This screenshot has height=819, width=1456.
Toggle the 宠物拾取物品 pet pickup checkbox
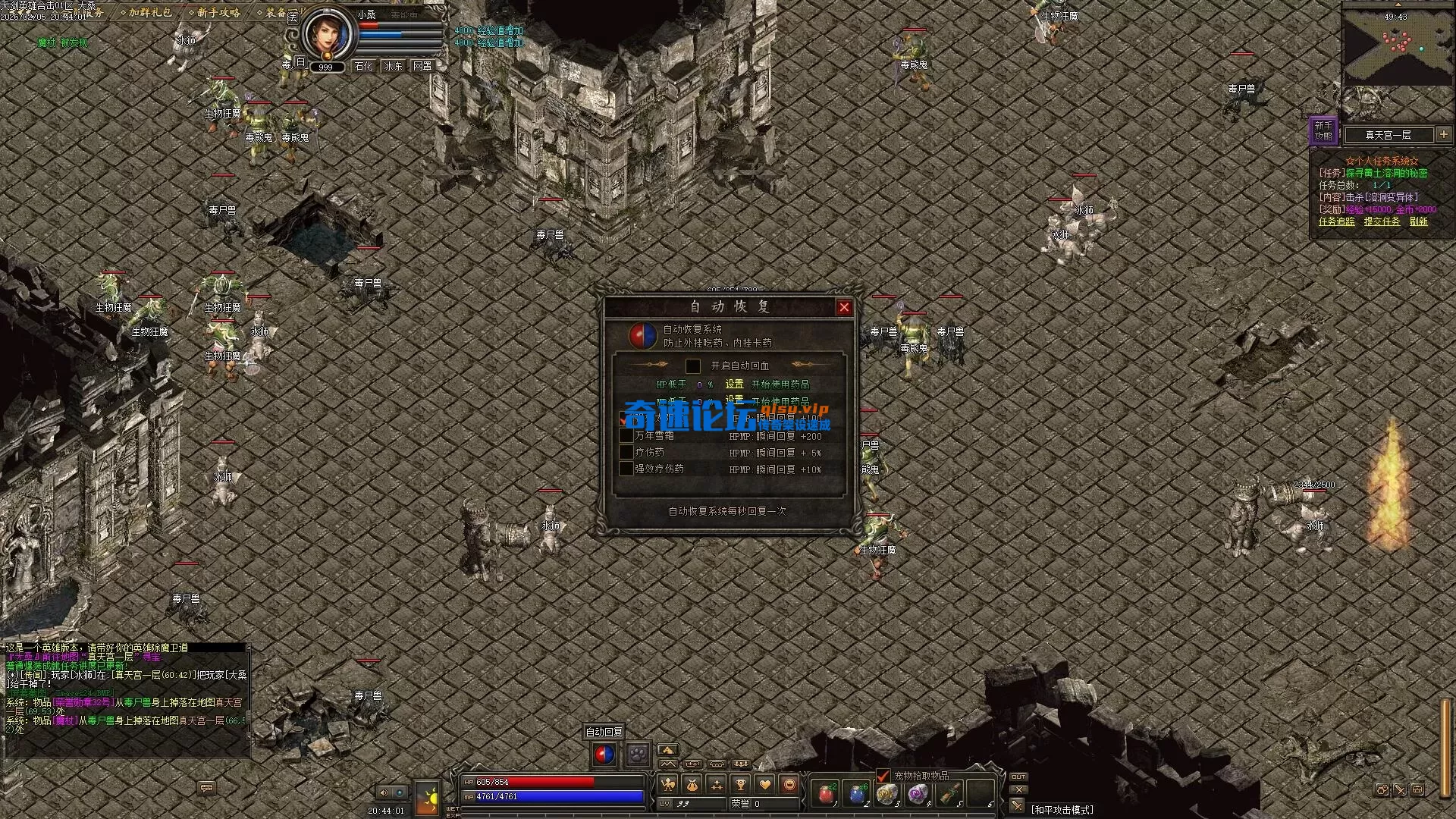point(883,776)
